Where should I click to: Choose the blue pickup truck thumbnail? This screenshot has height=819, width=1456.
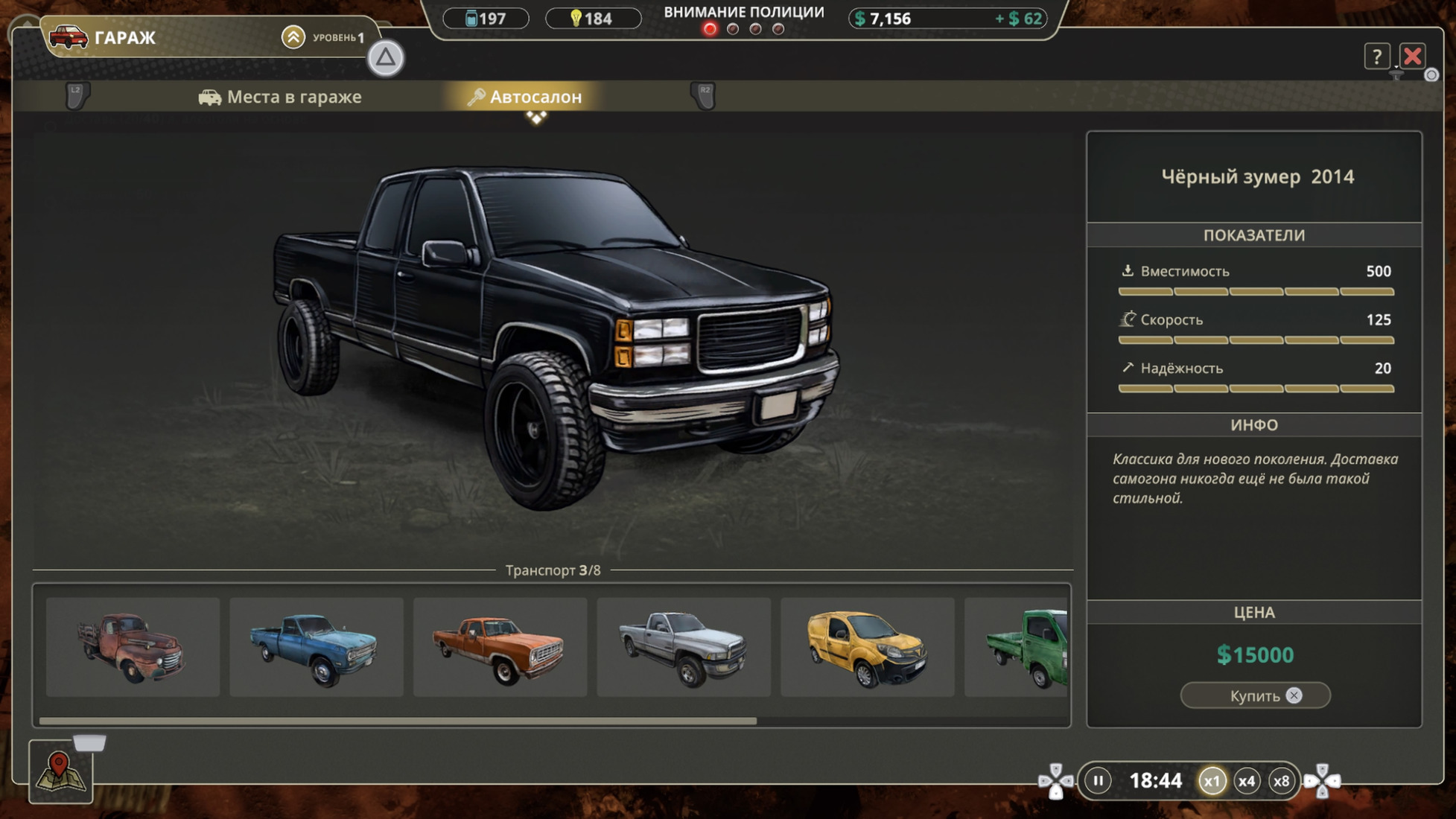click(x=316, y=647)
